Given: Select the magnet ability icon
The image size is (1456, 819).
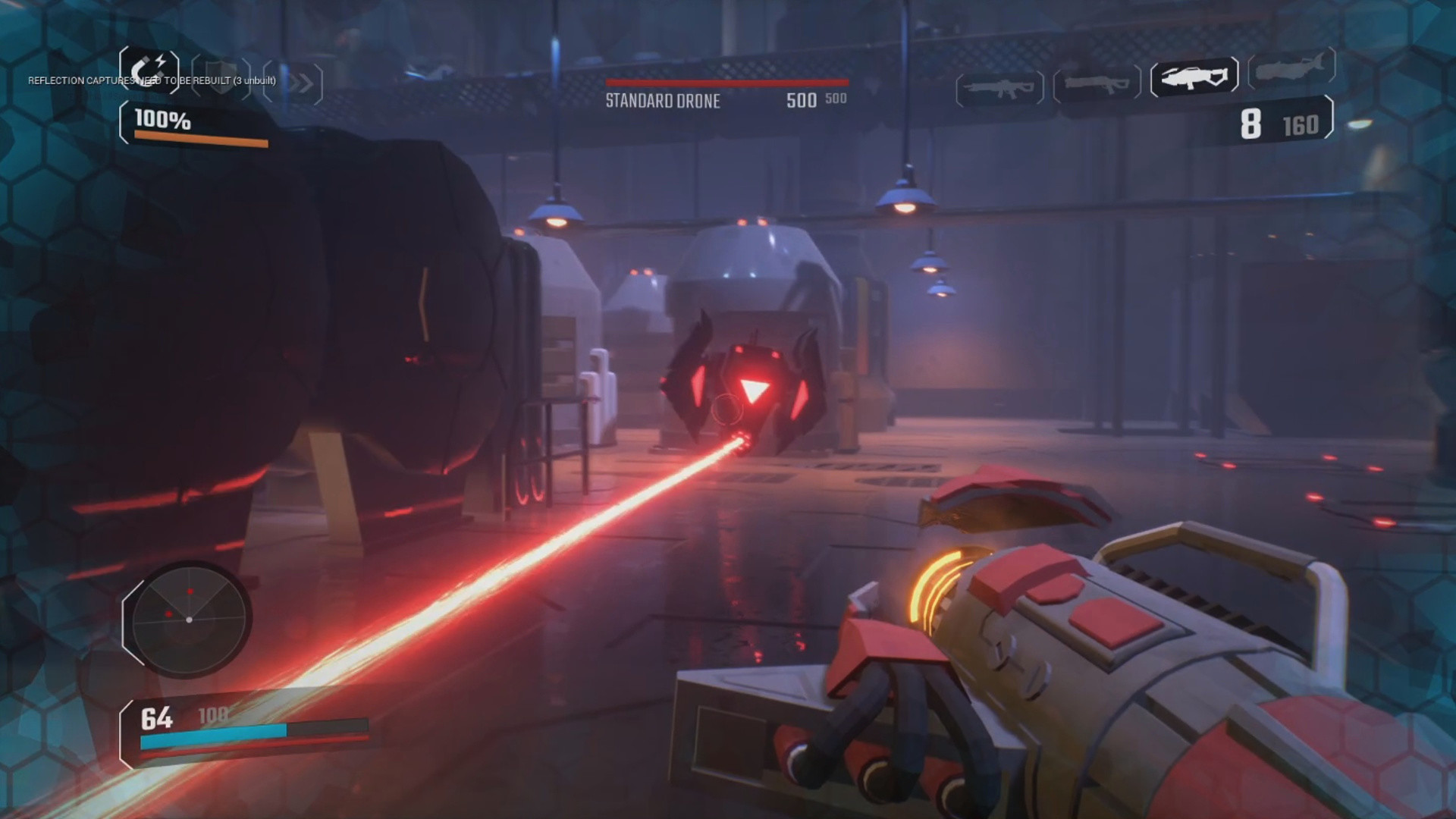Looking at the screenshot, I should 149,71.
